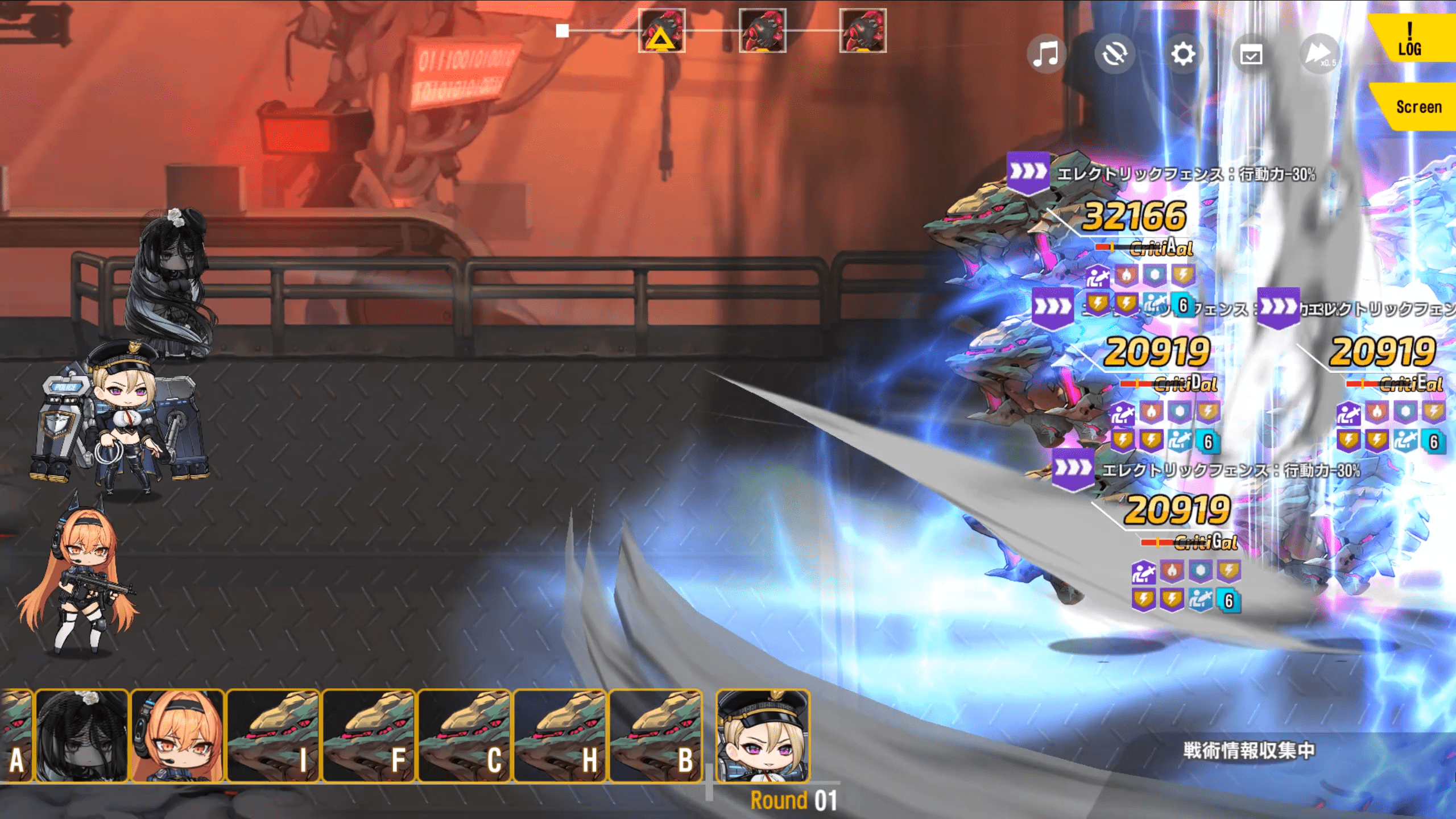Select the black-haired veiled girl turn portrait
Screen dimensions: 1456x819
tap(82, 735)
